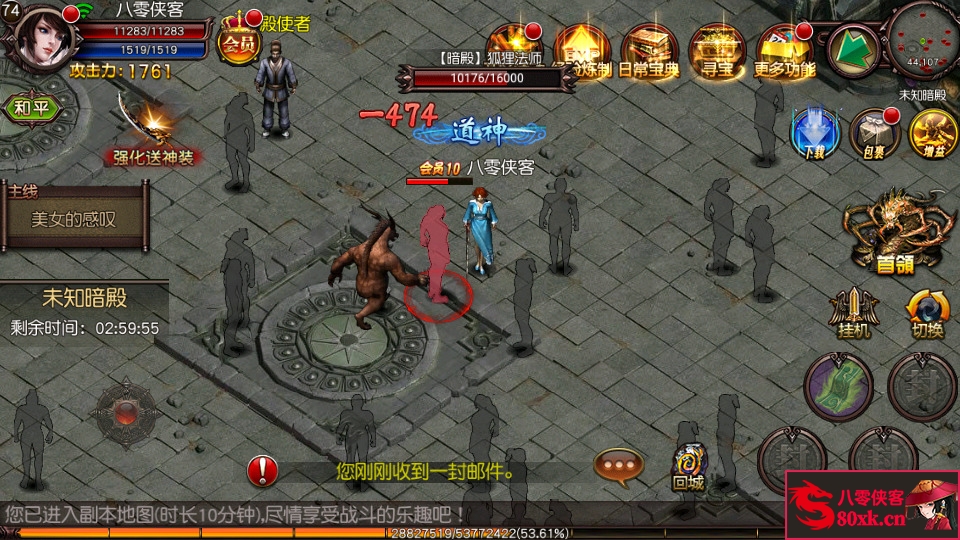Open the circular minimap
This screenshot has height=540, width=960.
(x=925, y=40)
